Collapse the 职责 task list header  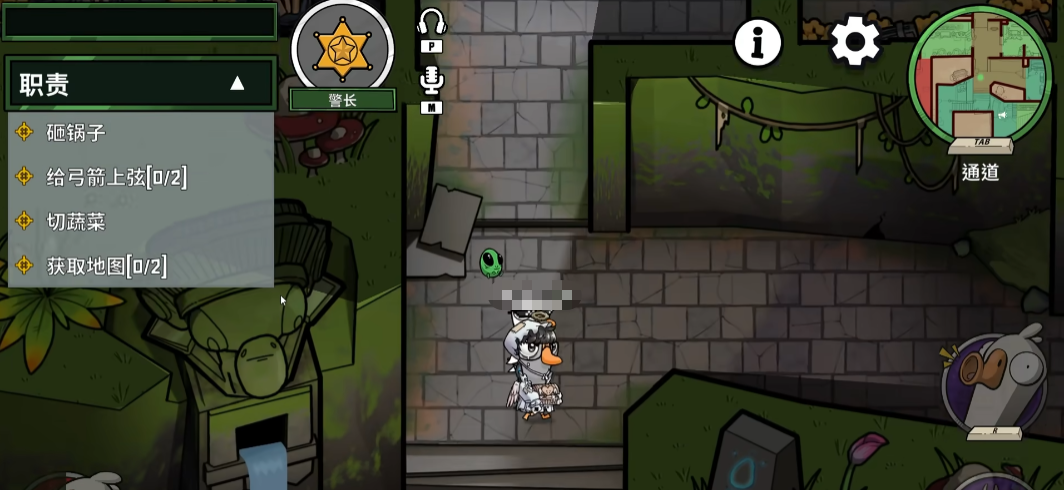click(237, 83)
